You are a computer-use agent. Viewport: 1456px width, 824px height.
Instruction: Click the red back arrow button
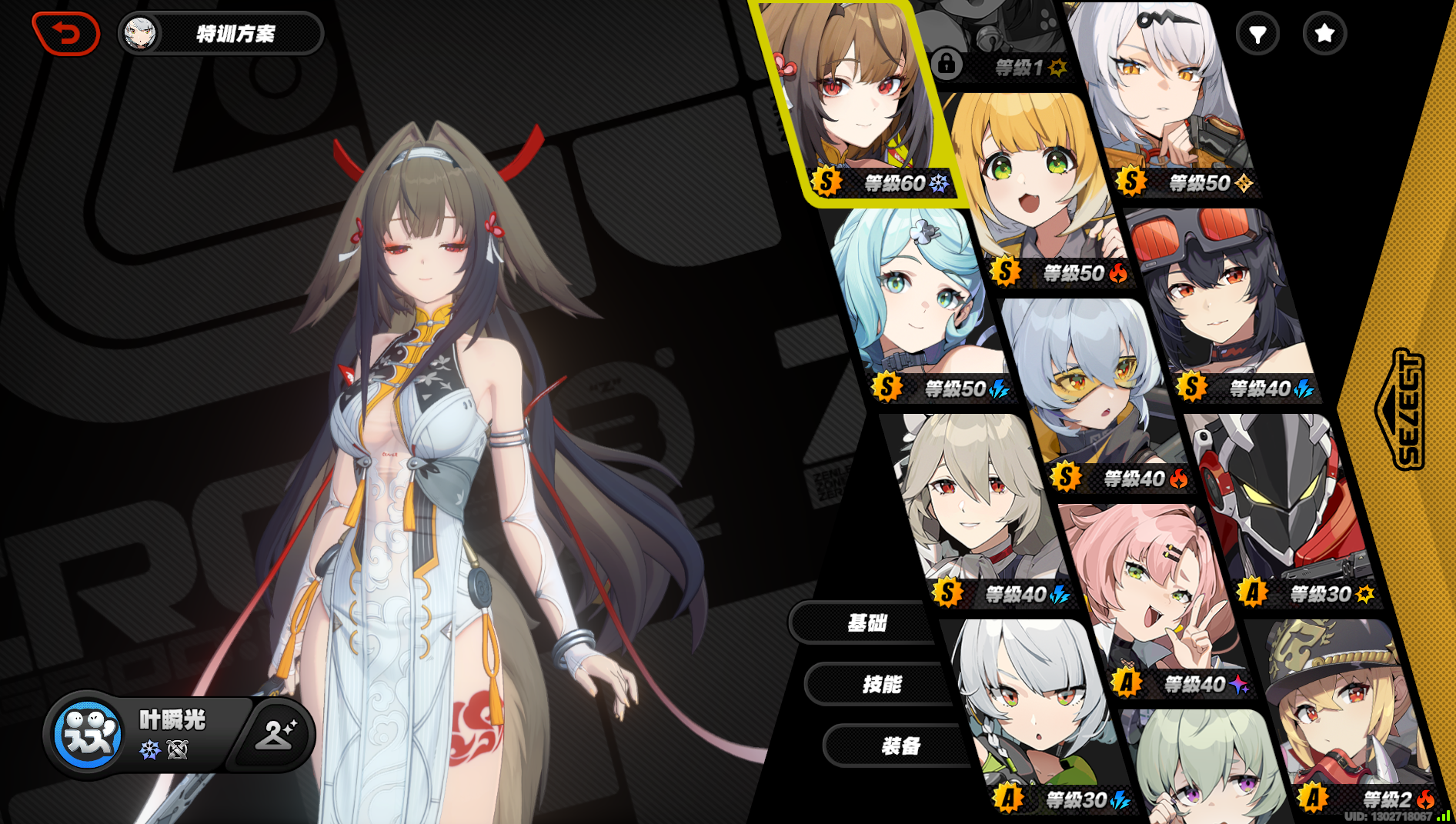pos(68,32)
